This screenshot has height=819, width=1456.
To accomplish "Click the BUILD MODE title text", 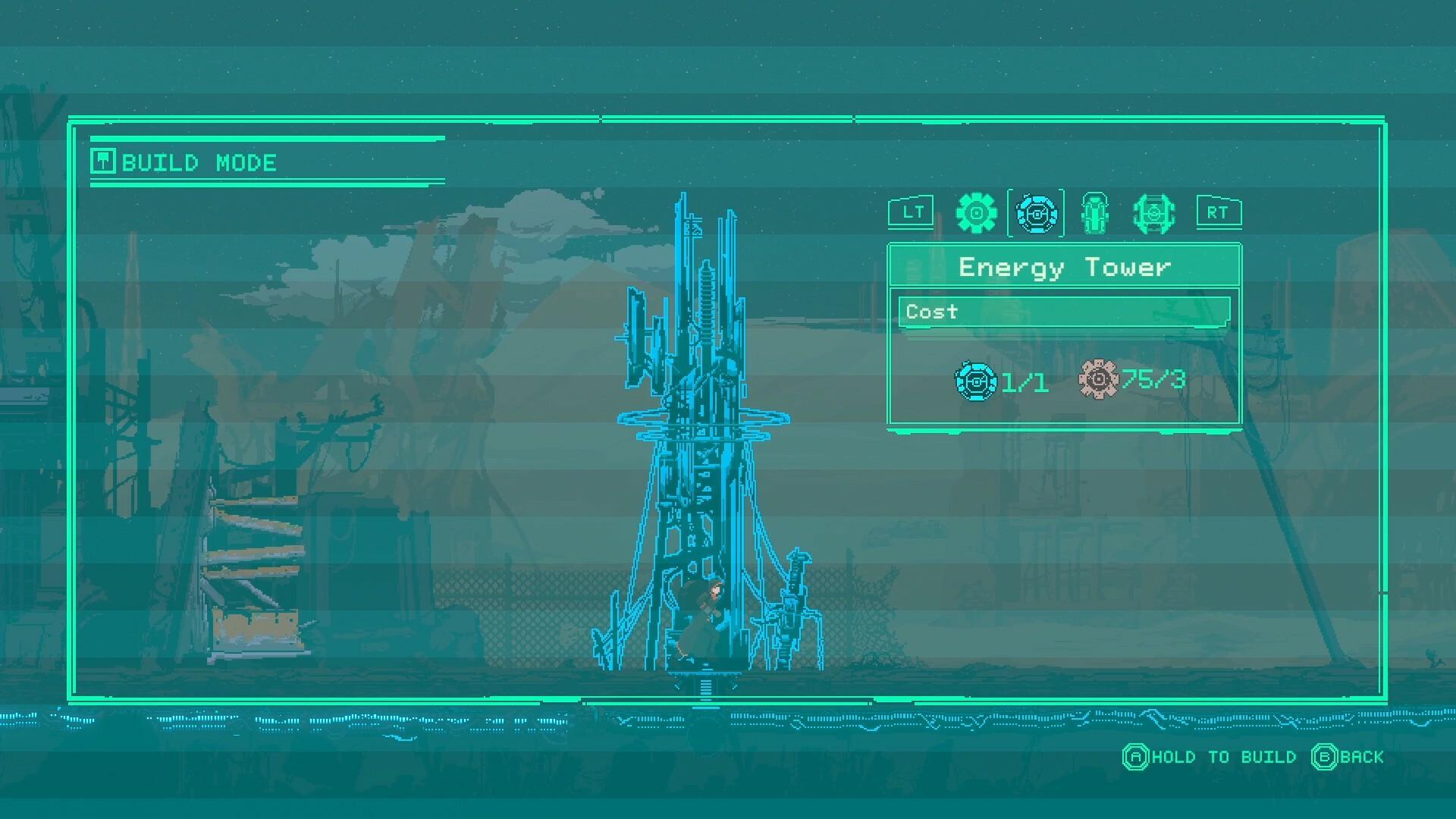I will pos(199,162).
